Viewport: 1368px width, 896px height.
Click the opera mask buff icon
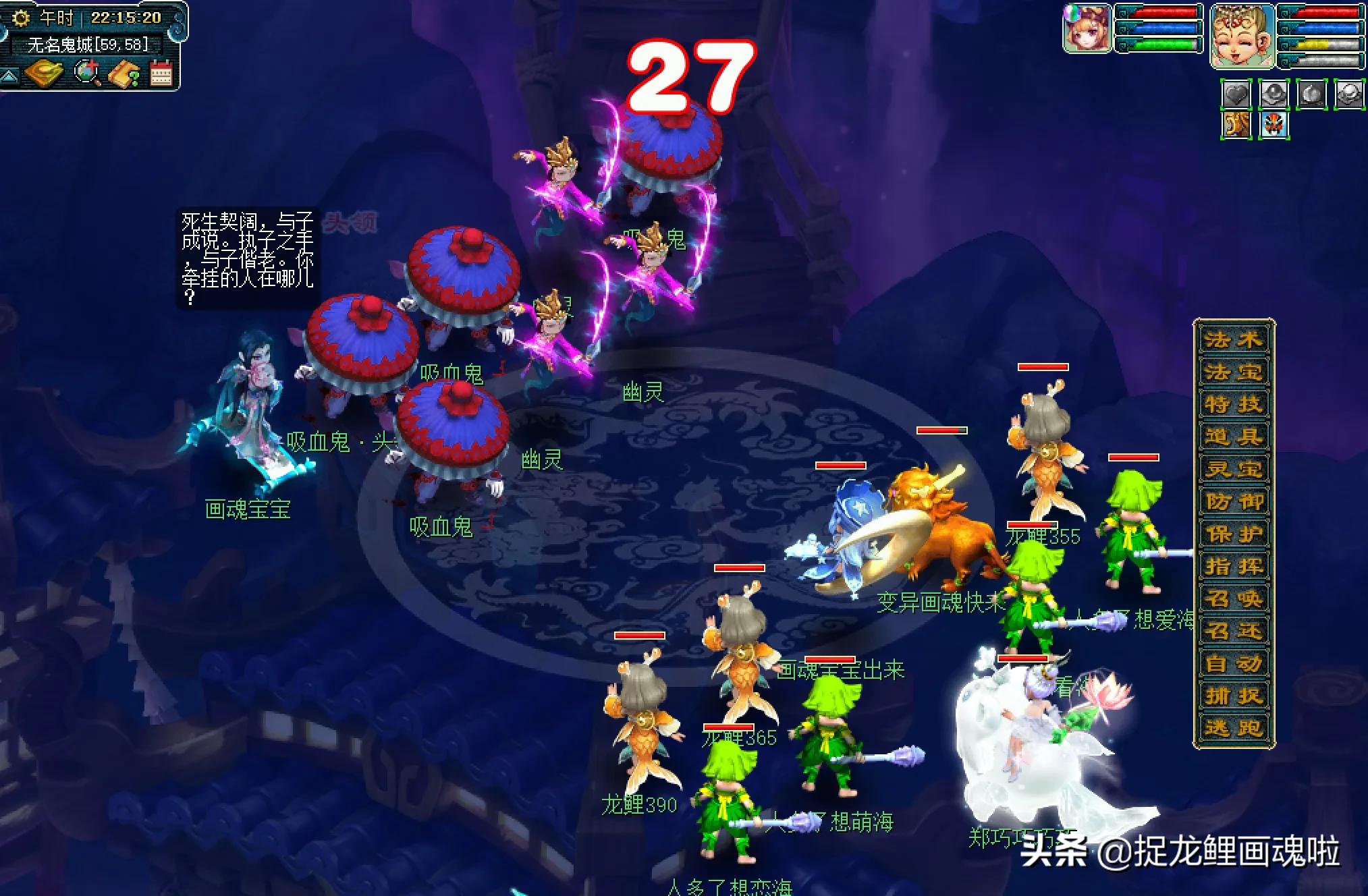1274,125
